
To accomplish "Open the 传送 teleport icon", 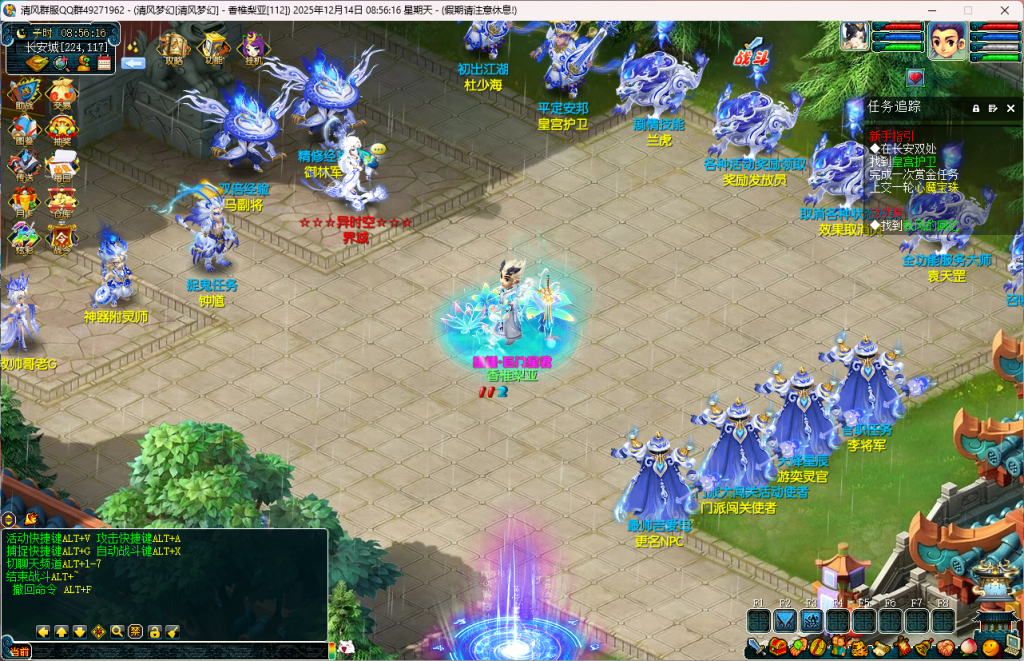I will pos(23,166).
